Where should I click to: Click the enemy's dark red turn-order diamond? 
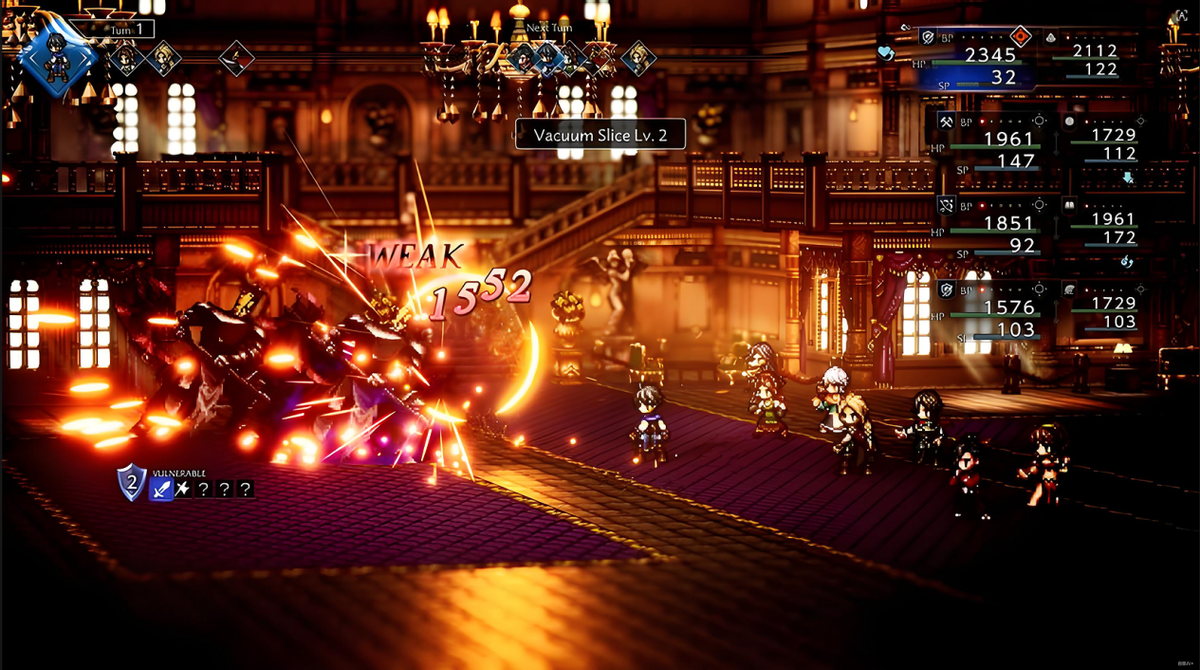[236, 57]
